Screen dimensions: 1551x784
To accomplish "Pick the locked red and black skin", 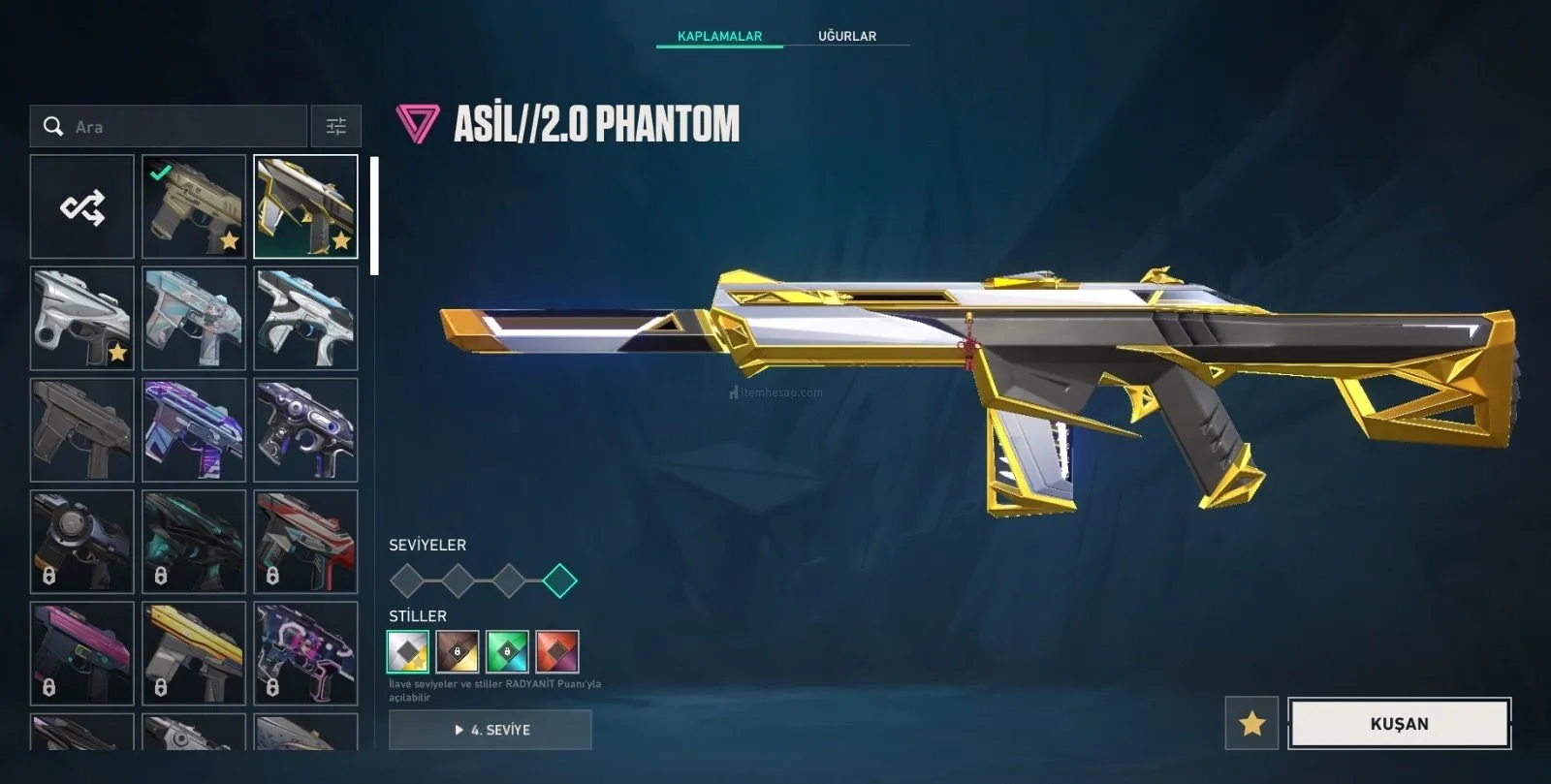I will pos(305,542).
